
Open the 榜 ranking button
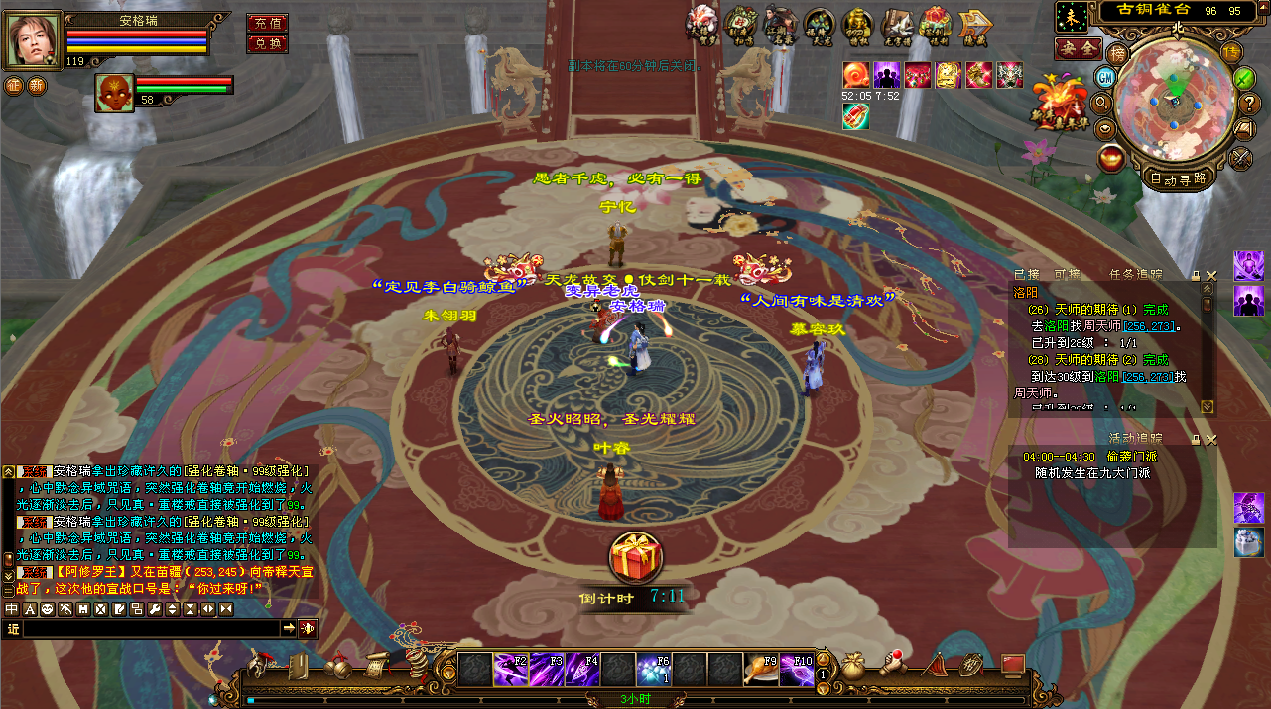pos(1118,52)
